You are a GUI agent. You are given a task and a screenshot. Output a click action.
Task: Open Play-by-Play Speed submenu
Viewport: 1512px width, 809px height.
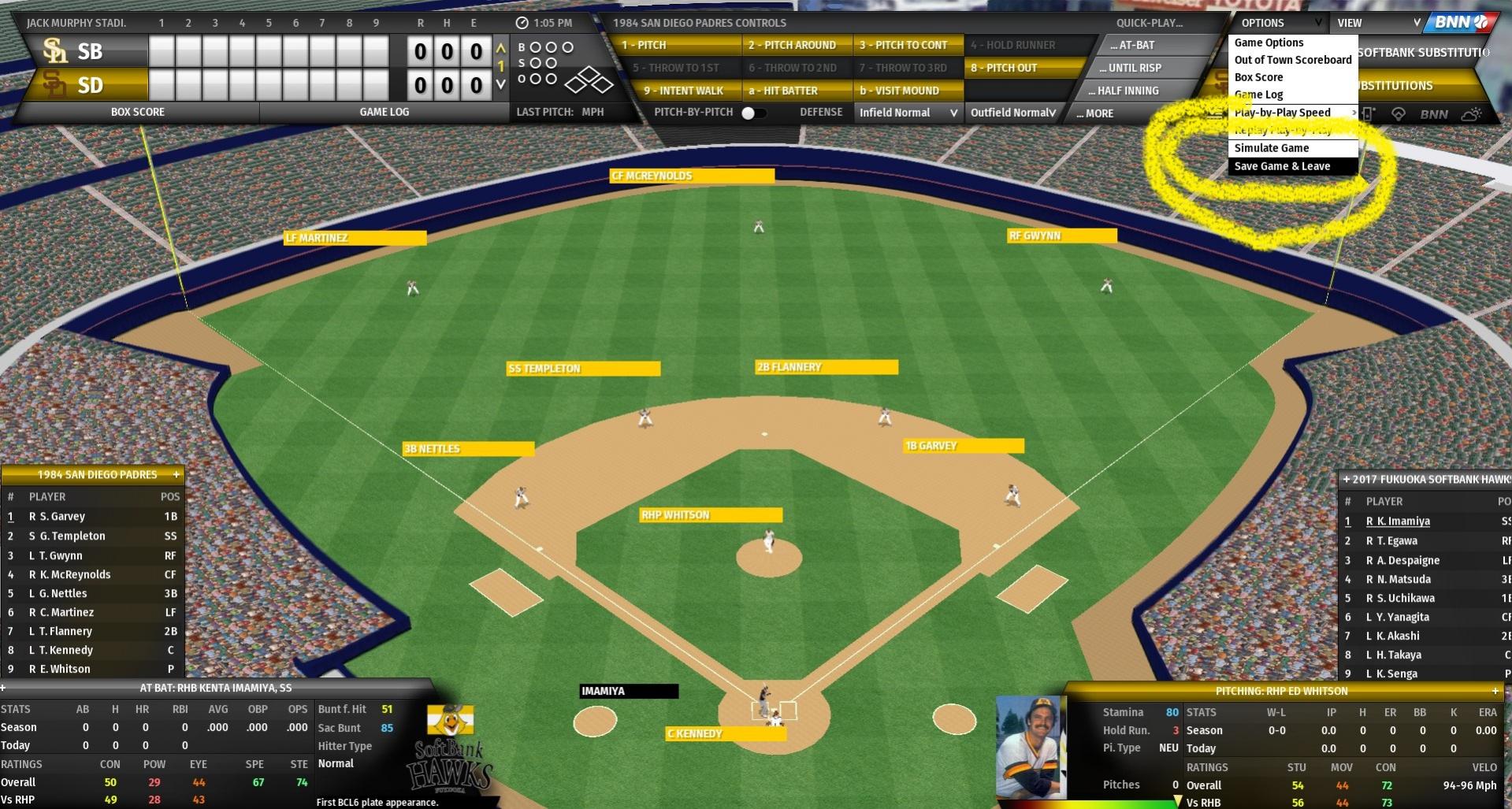[1283, 113]
